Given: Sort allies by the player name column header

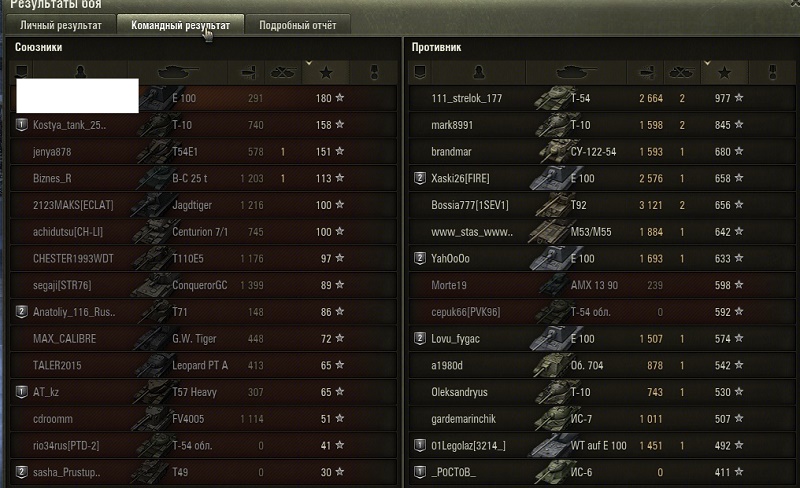Looking at the screenshot, I should [x=80, y=72].
